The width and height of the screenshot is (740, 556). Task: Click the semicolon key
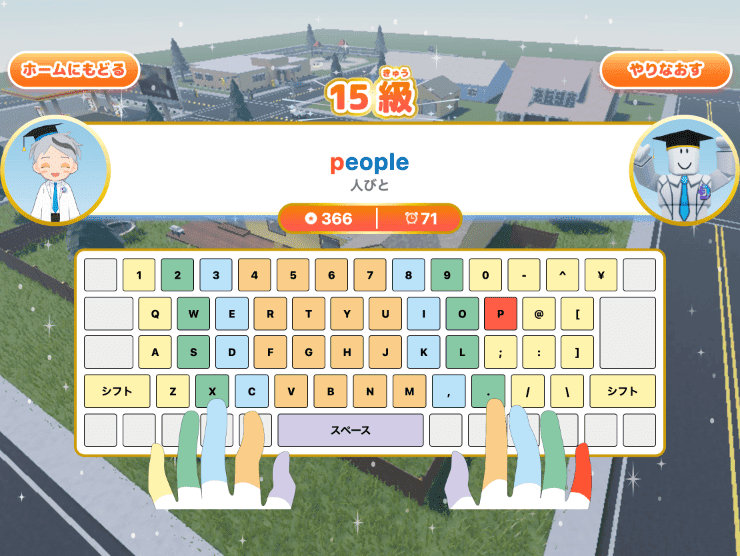point(500,352)
